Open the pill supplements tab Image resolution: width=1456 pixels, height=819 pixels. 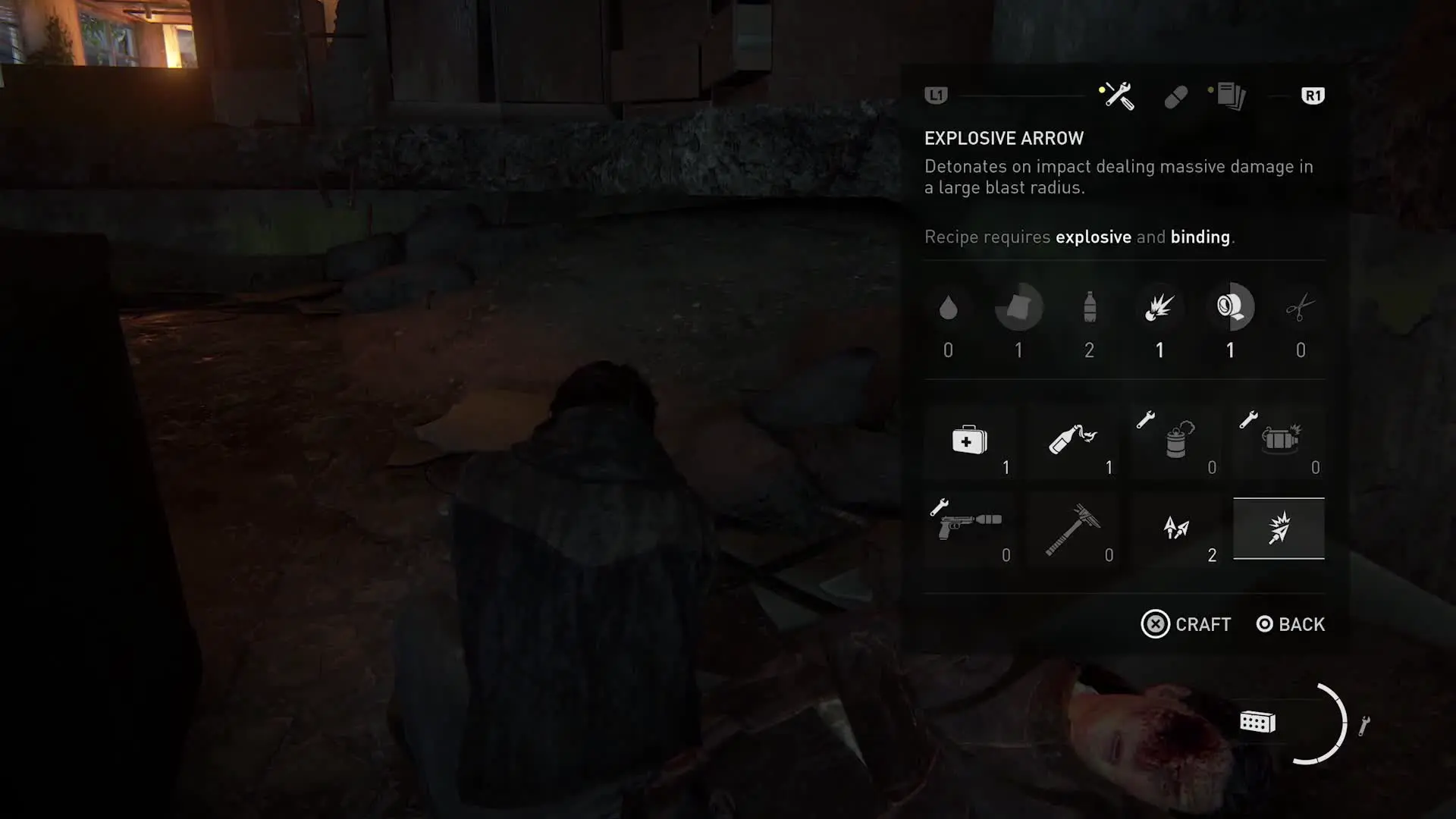(1175, 97)
